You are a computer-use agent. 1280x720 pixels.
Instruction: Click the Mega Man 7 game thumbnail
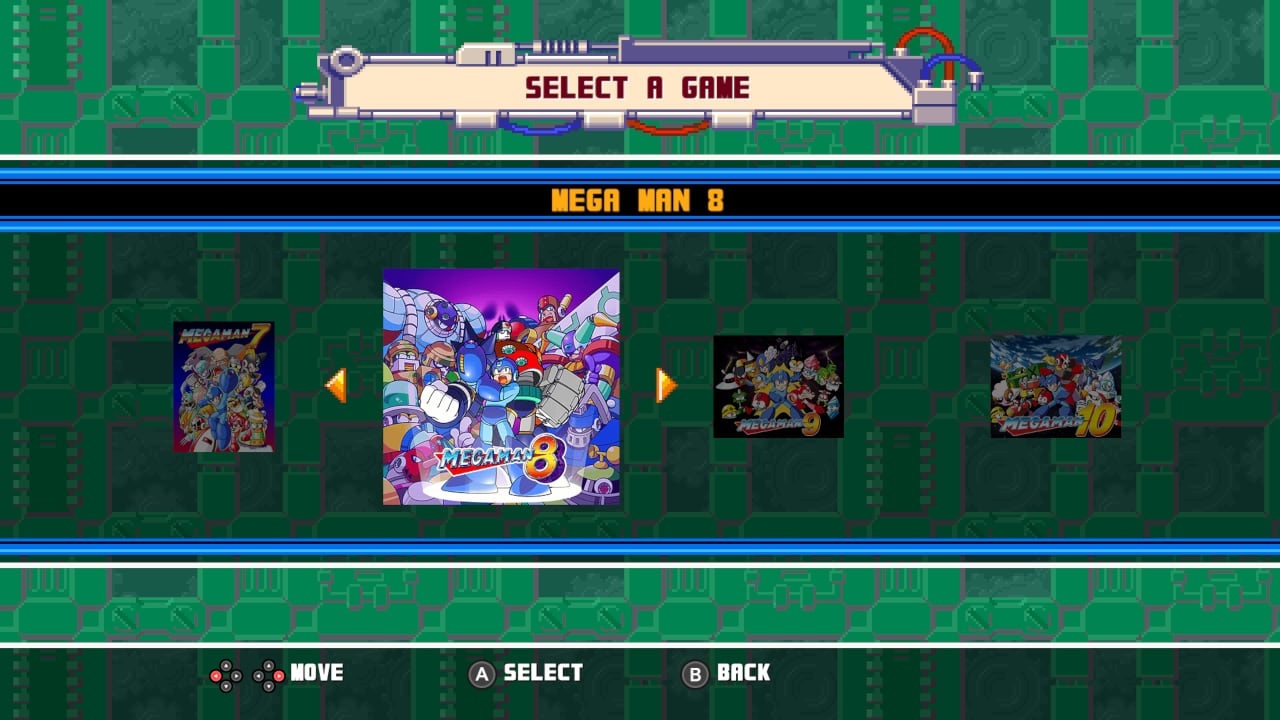tap(223, 385)
